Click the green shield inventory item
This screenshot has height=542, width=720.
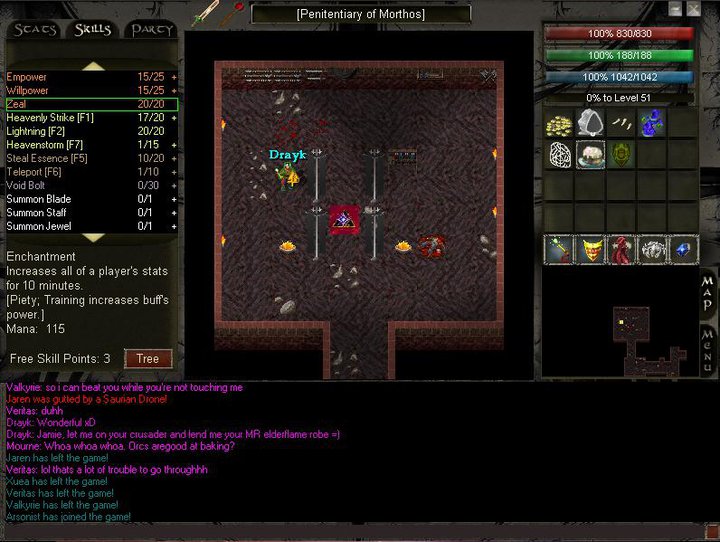[x=622, y=155]
